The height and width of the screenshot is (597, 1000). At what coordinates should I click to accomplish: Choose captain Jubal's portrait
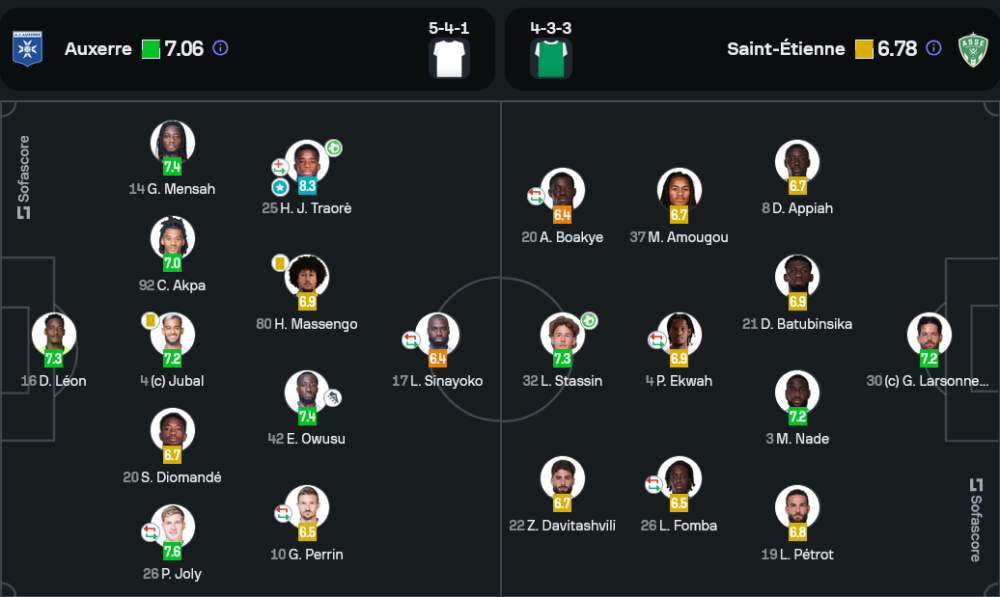172,336
